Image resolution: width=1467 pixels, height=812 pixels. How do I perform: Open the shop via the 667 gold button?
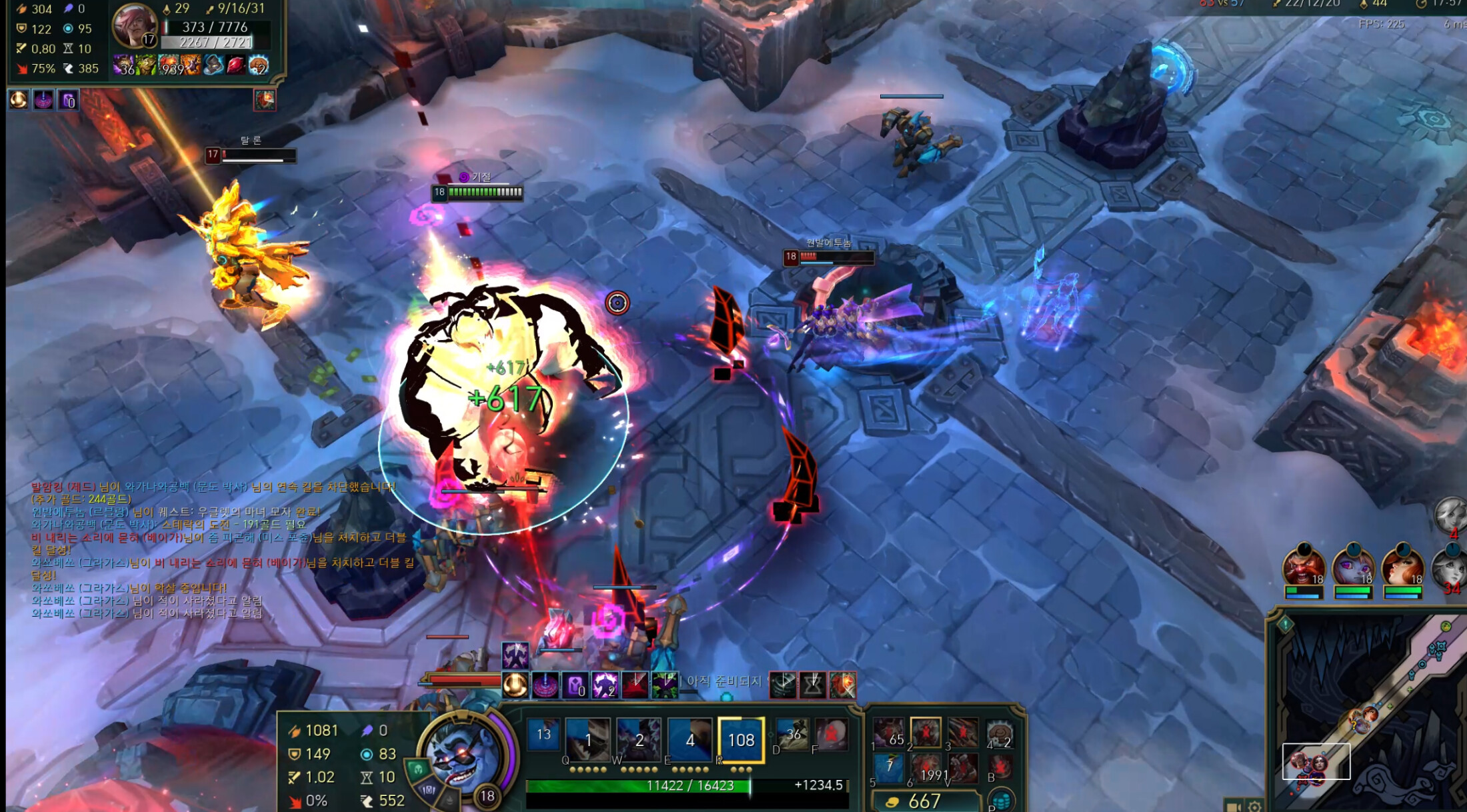point(925,801)
